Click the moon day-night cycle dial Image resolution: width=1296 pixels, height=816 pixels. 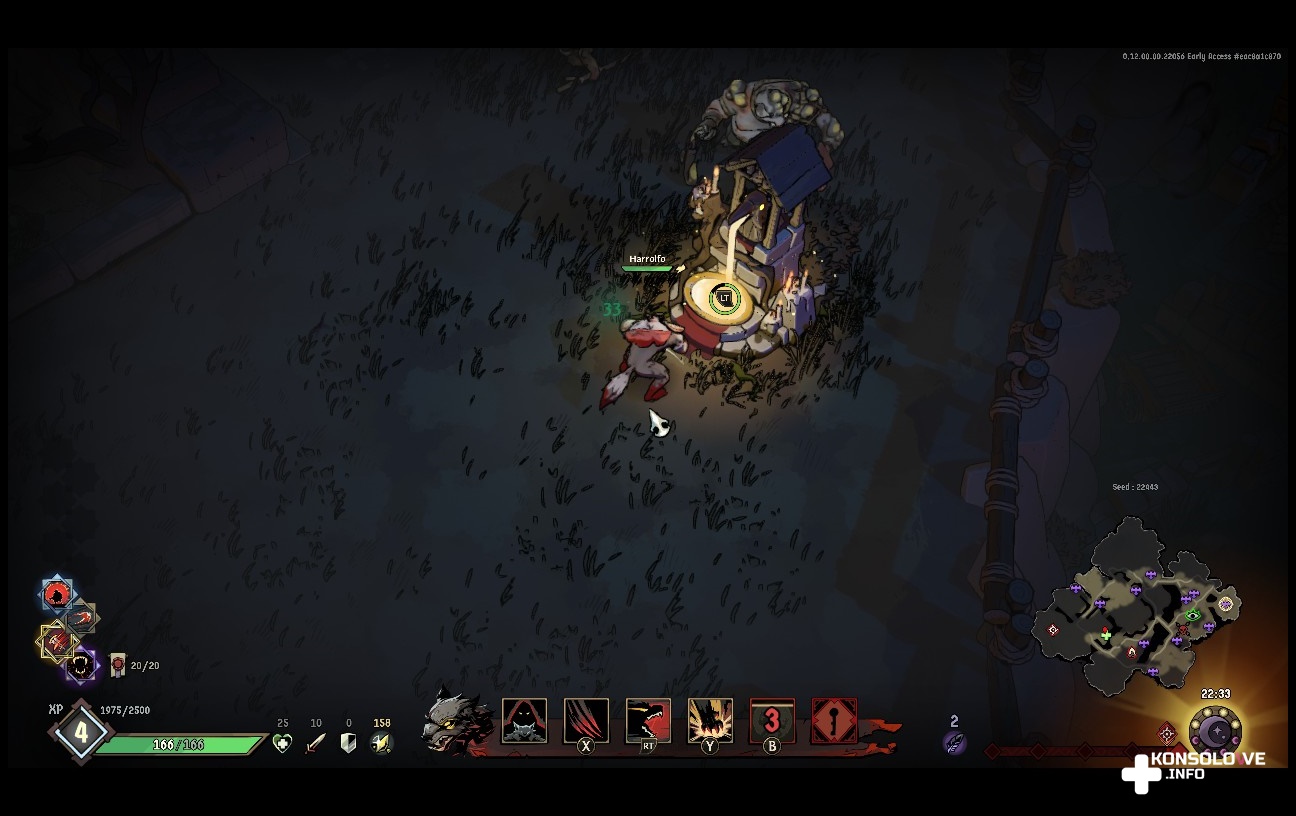point(1215,734)
